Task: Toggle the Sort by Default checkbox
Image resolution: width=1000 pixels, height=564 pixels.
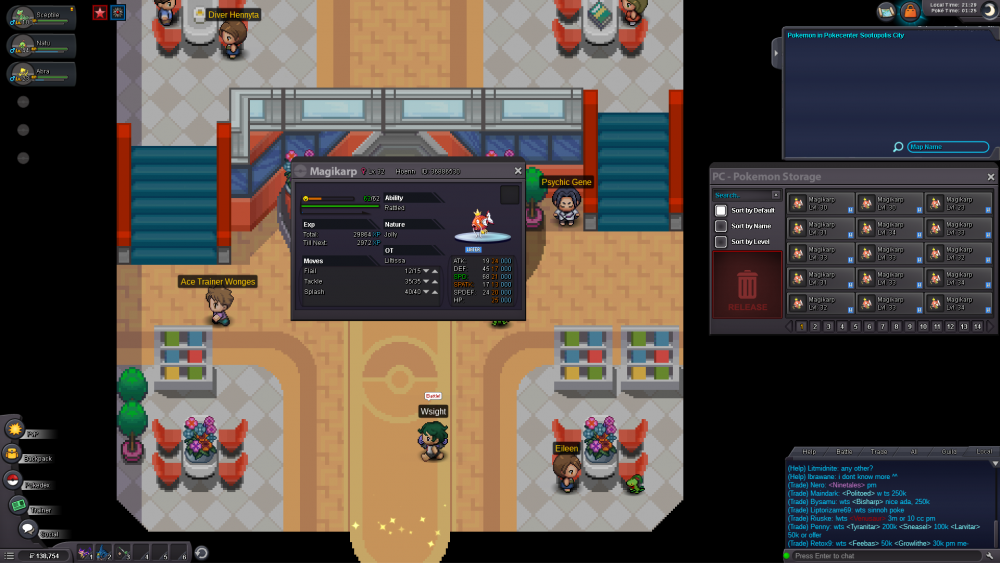Action: click(x=721, y=211)
